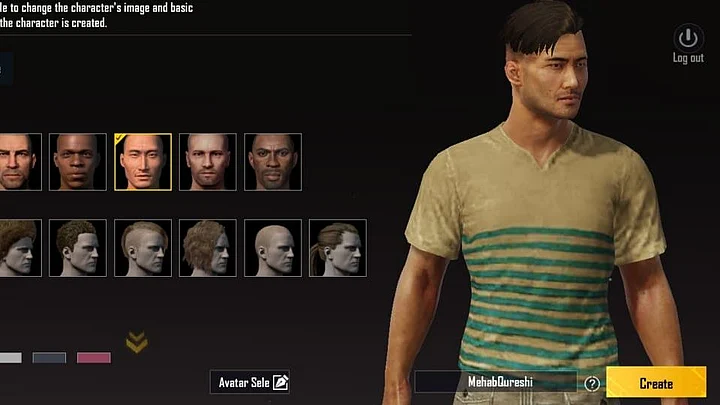Select the highlighted face with yellow border
The height and width of the screenshot is (405, 720).
click(x=143, y=162)
